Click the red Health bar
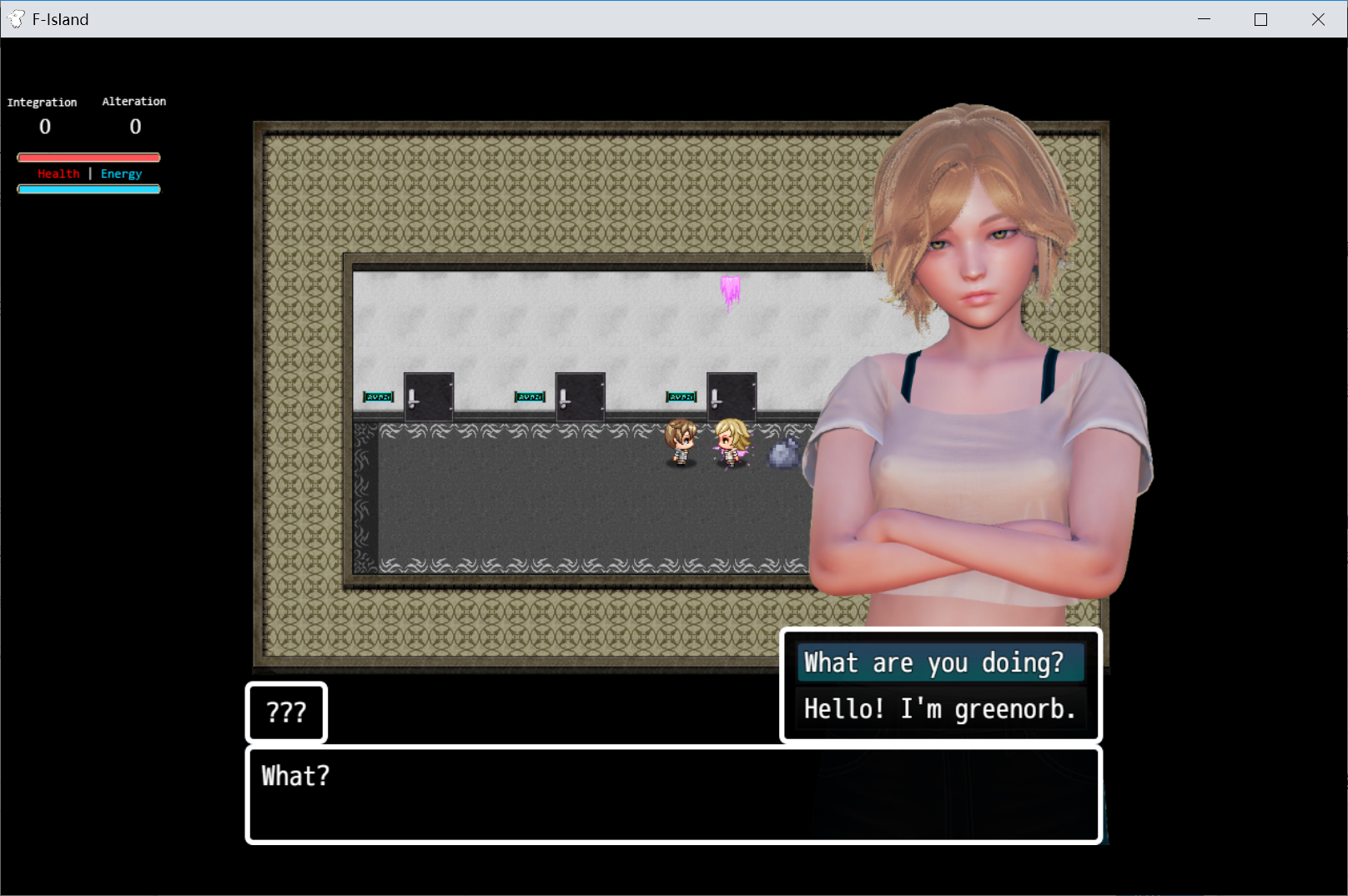Viewport: 1348px width, 896px height. (x=88, y=157)
